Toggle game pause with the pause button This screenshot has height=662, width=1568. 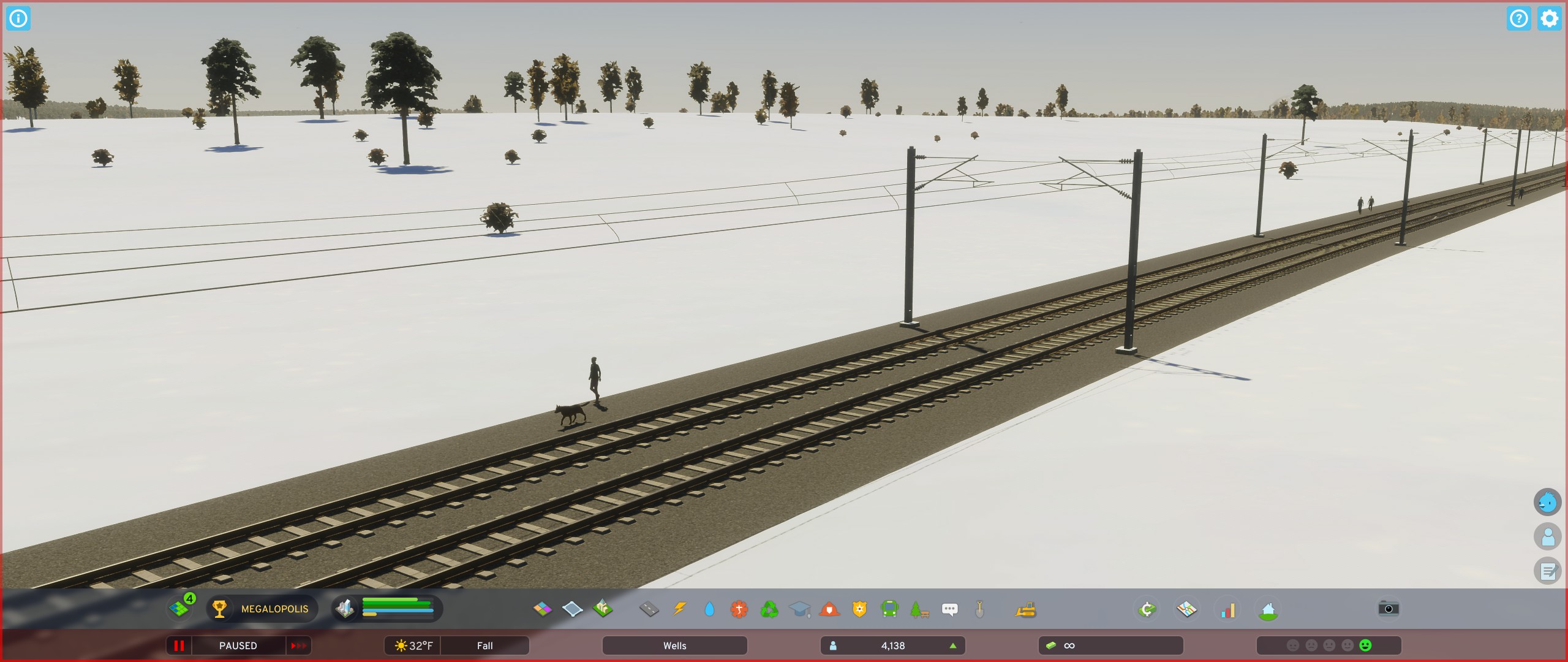[179, 645]
